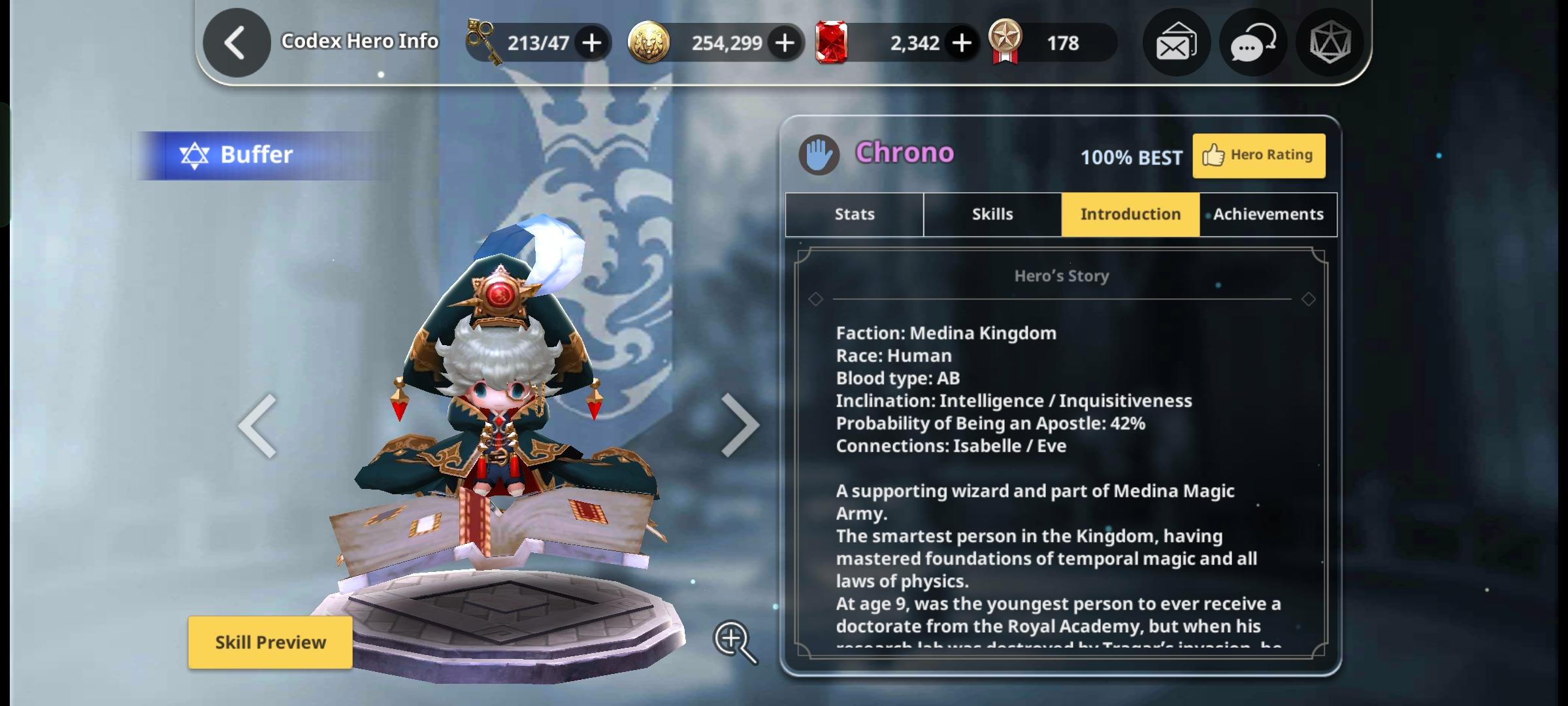Open the chat messages icon
Screen dimensions: 1568x706
(1252, 42)
